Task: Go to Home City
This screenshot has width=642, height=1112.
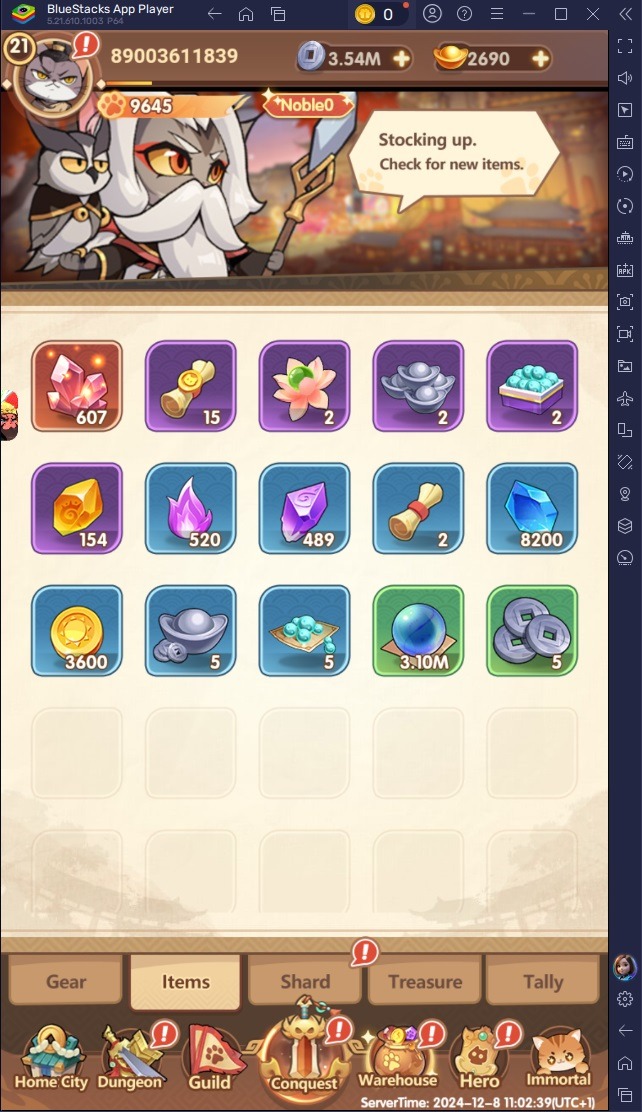Action: 49,1058
